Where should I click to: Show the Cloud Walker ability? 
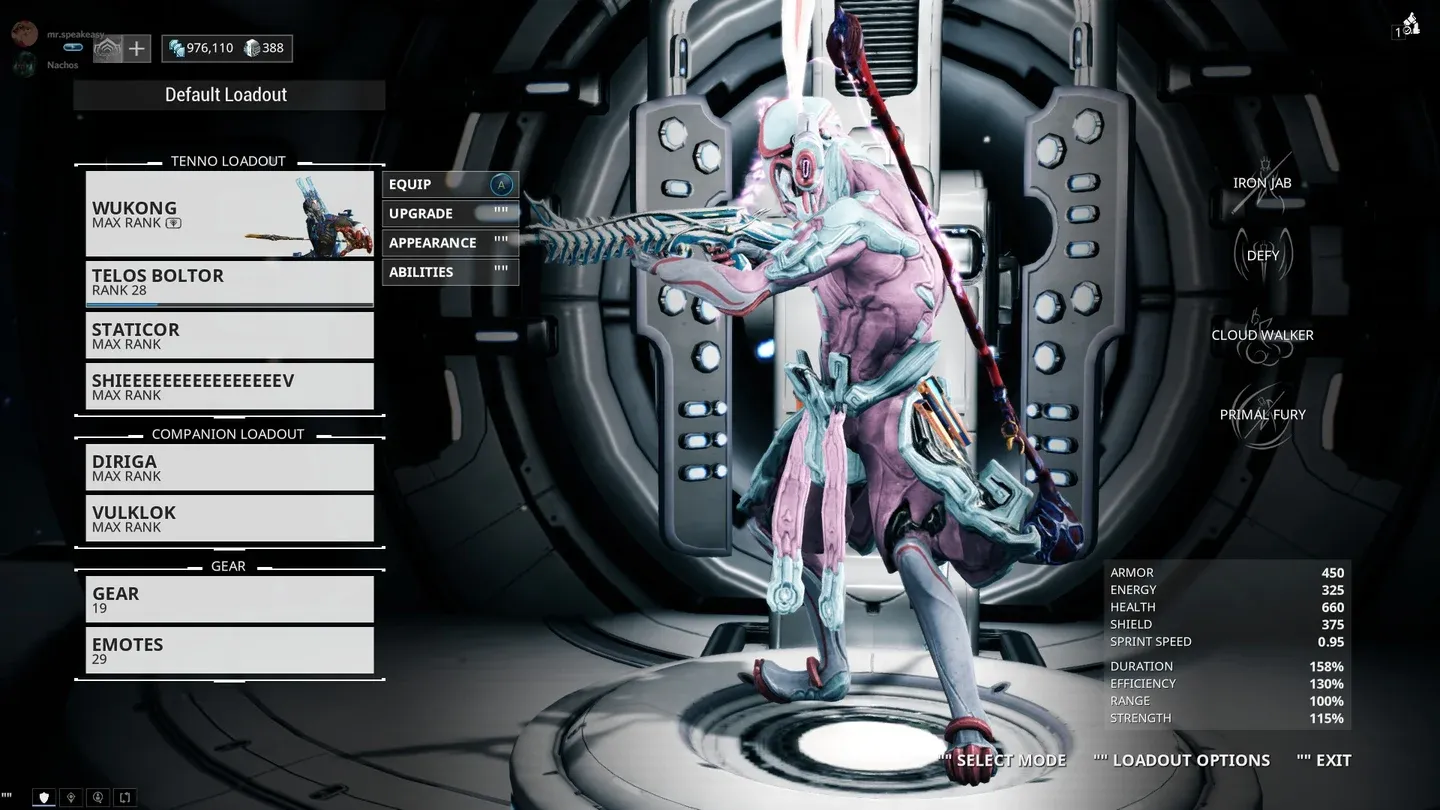pos(1262,335)
